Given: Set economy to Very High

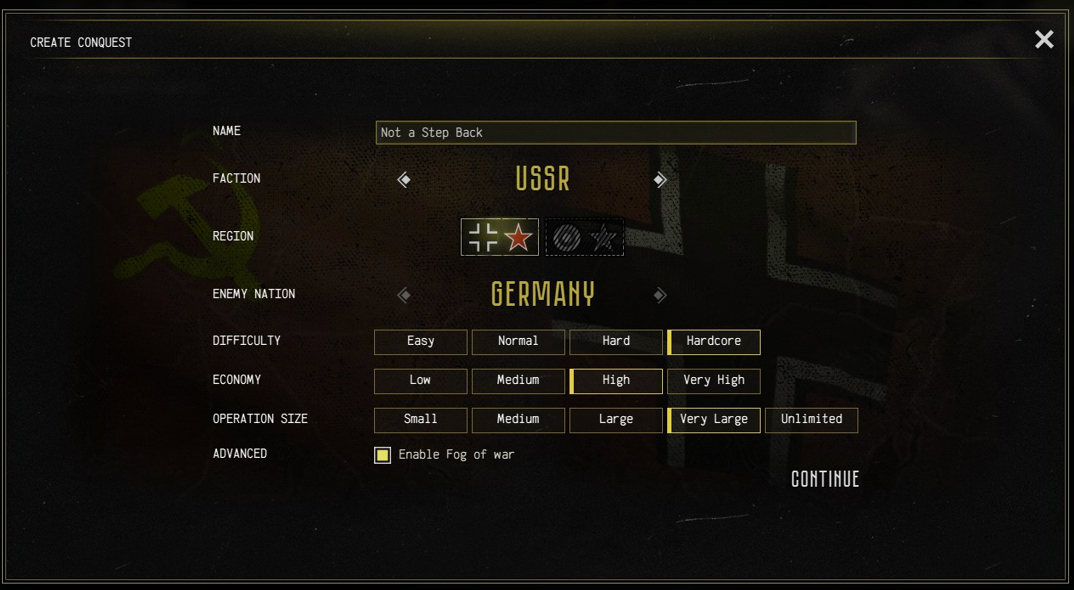Looking at the screenshot, I should 714,381.
